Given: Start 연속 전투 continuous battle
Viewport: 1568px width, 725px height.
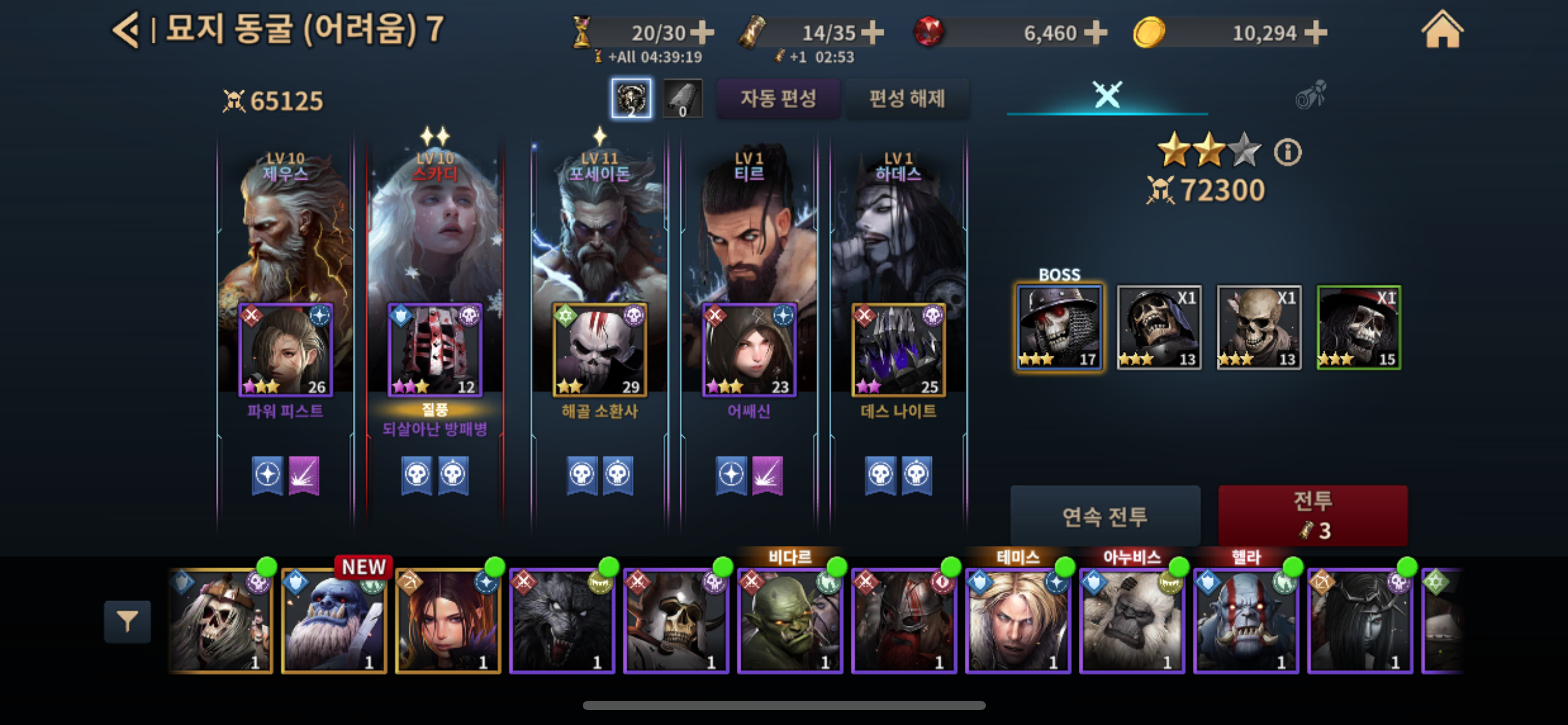Looking at the screenshot, I should (1105, 516).
